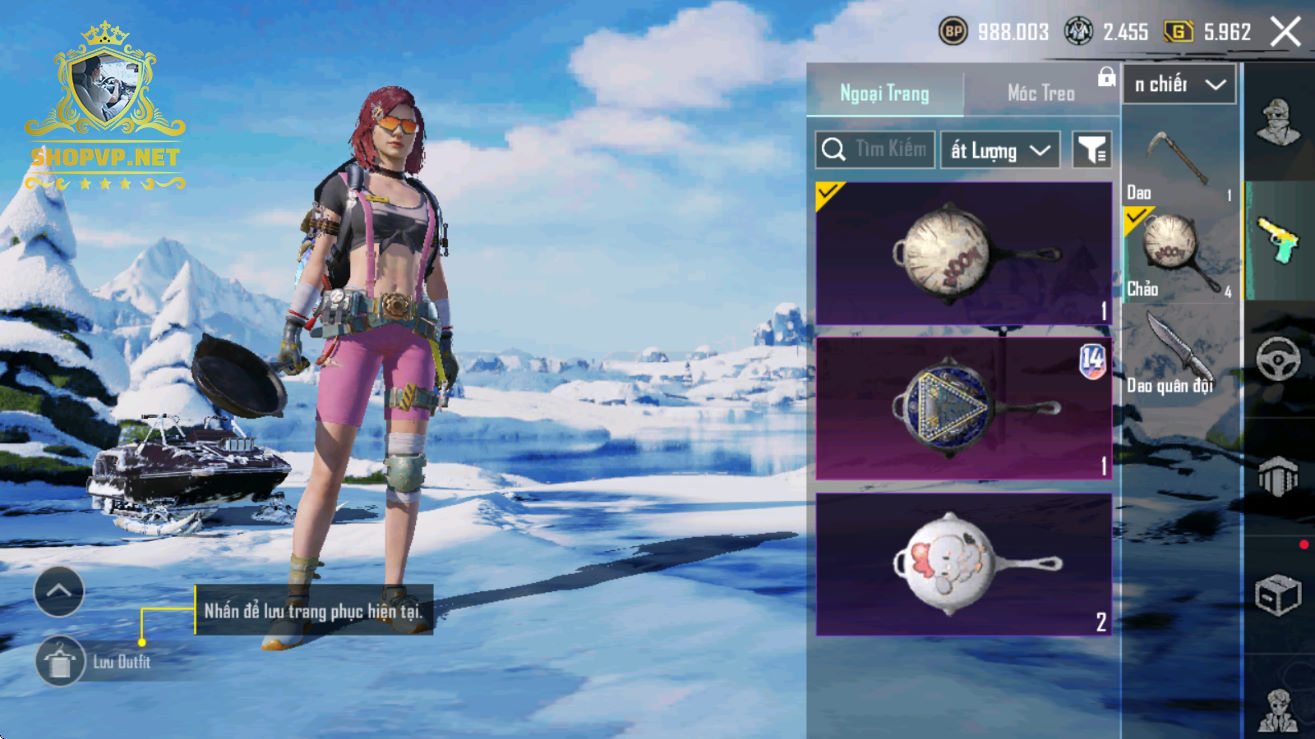Expand the cận chiến weapon type dropdown
This screenshot has width=1315, height=739.
[1180, 85]
